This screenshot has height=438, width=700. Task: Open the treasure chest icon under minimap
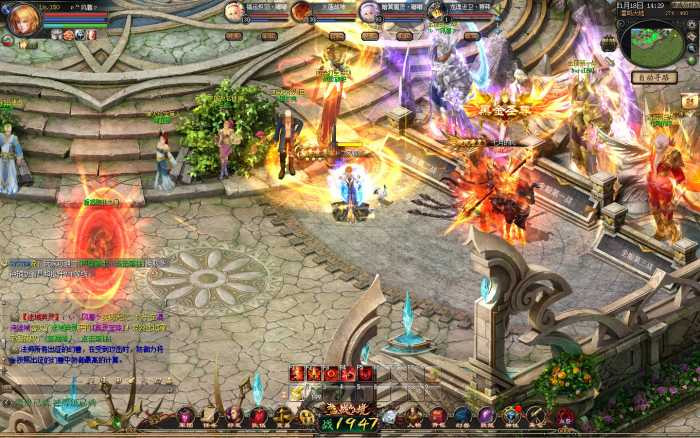(689, 101)
